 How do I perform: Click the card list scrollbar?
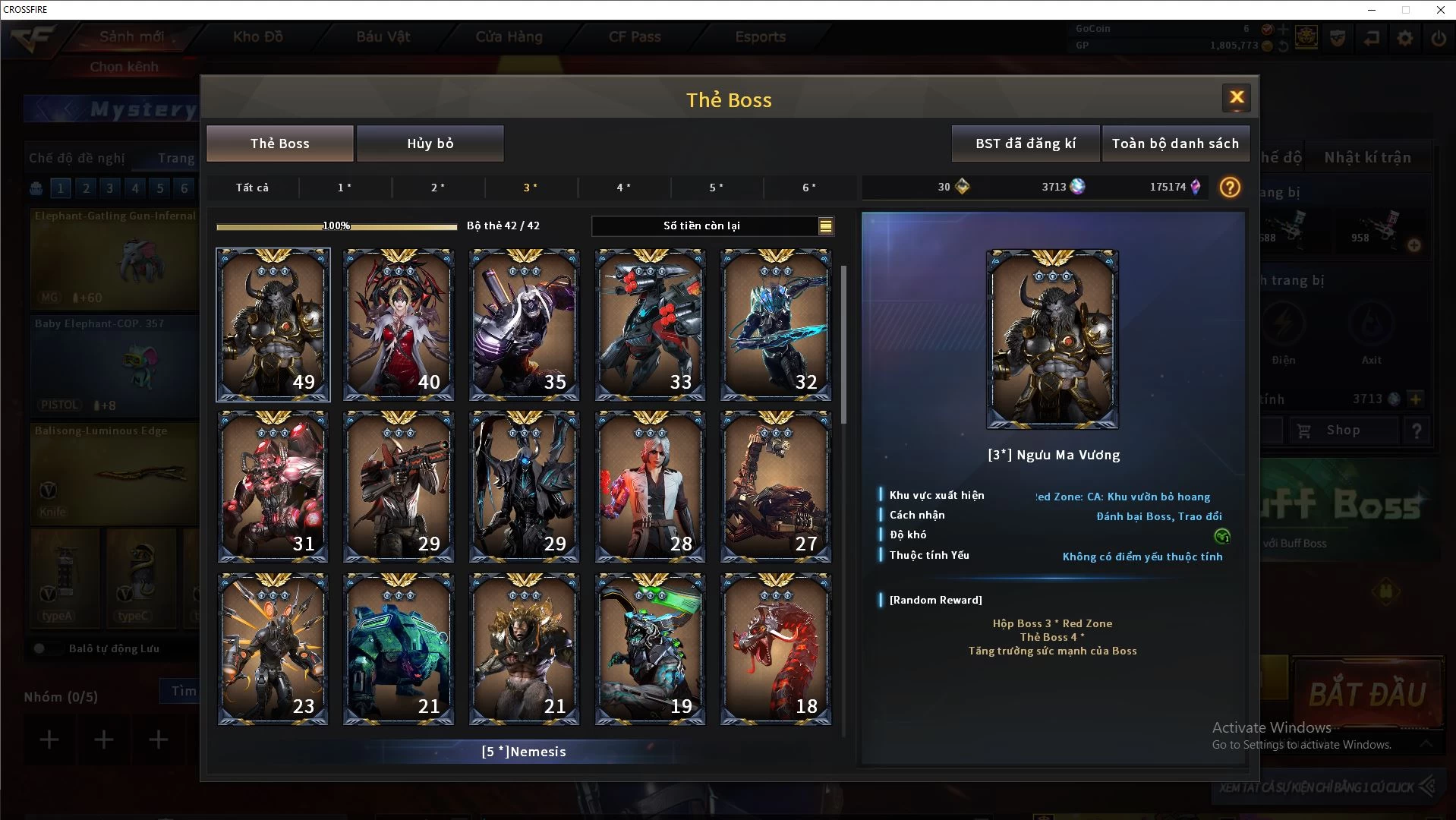843,343
